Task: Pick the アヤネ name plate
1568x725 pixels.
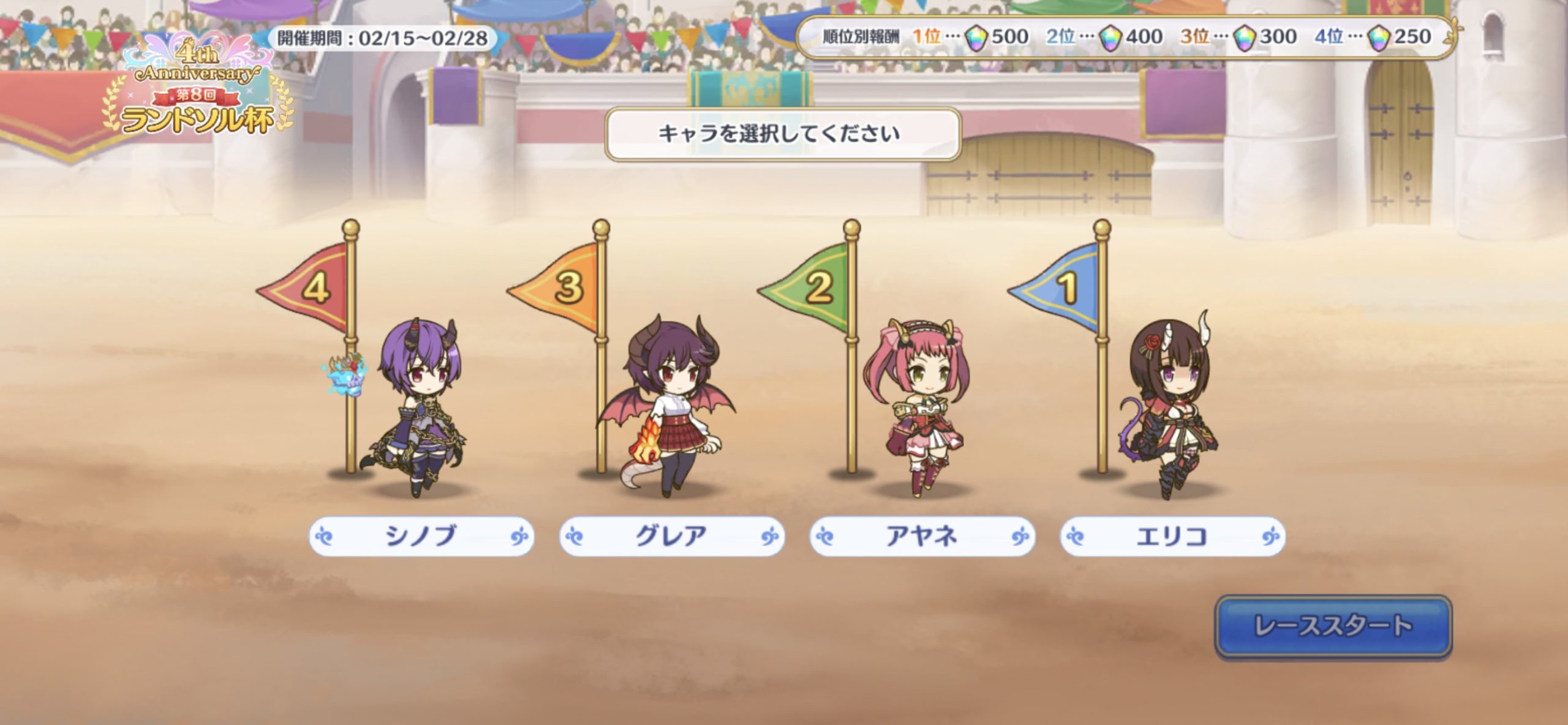Action: (x=922, y=536)
